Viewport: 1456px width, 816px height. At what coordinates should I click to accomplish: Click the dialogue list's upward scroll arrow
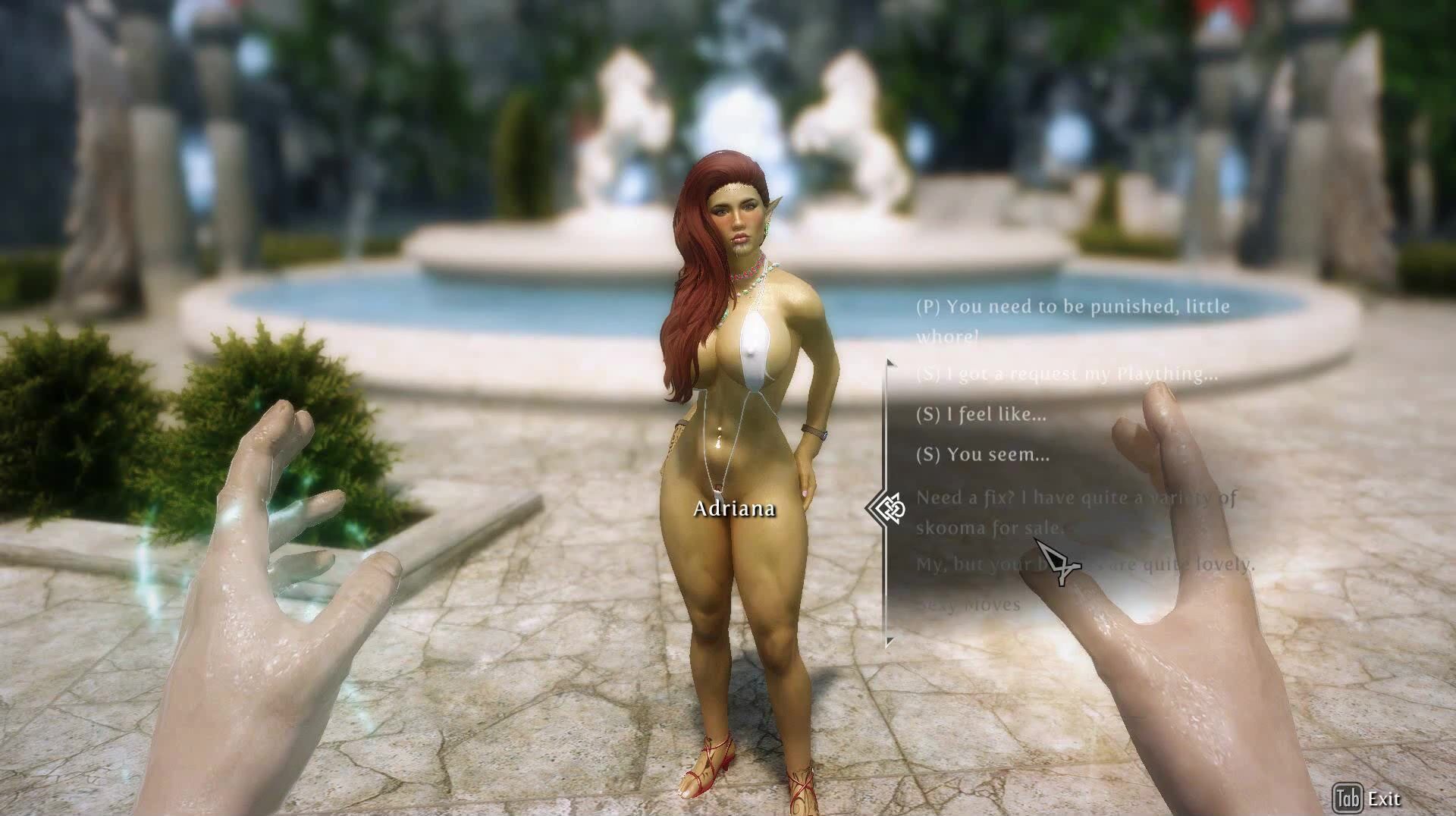click(x=890, y=364)
